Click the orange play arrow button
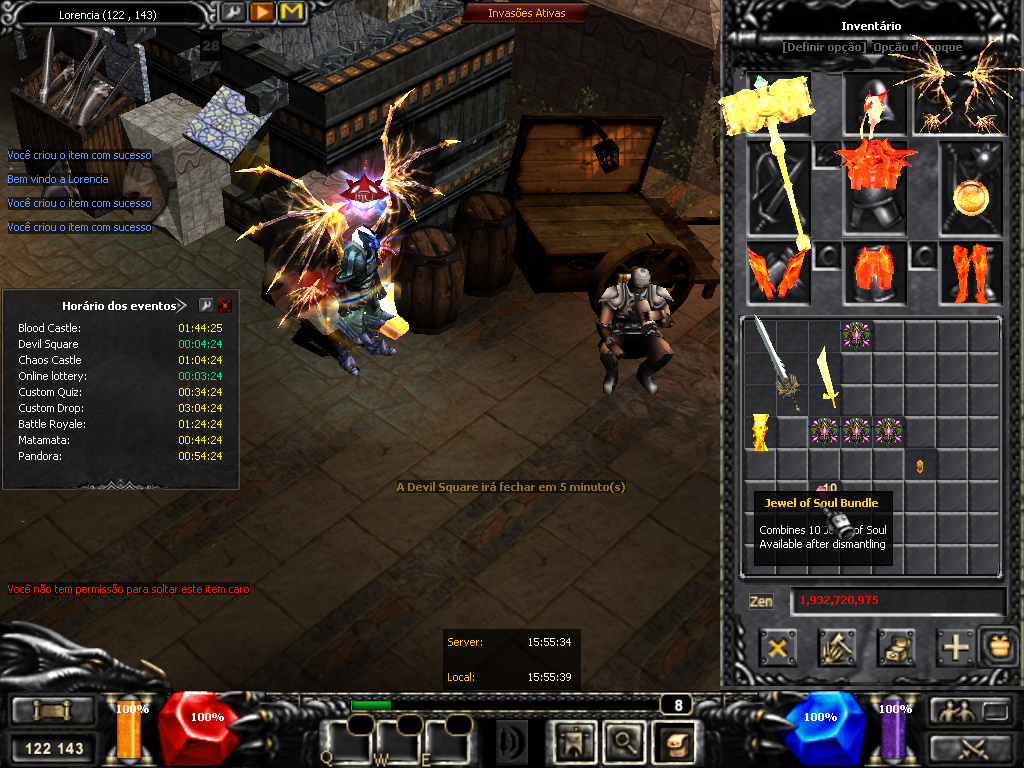The width and height of the screenshot is (1024, 768). pos(262,12)
